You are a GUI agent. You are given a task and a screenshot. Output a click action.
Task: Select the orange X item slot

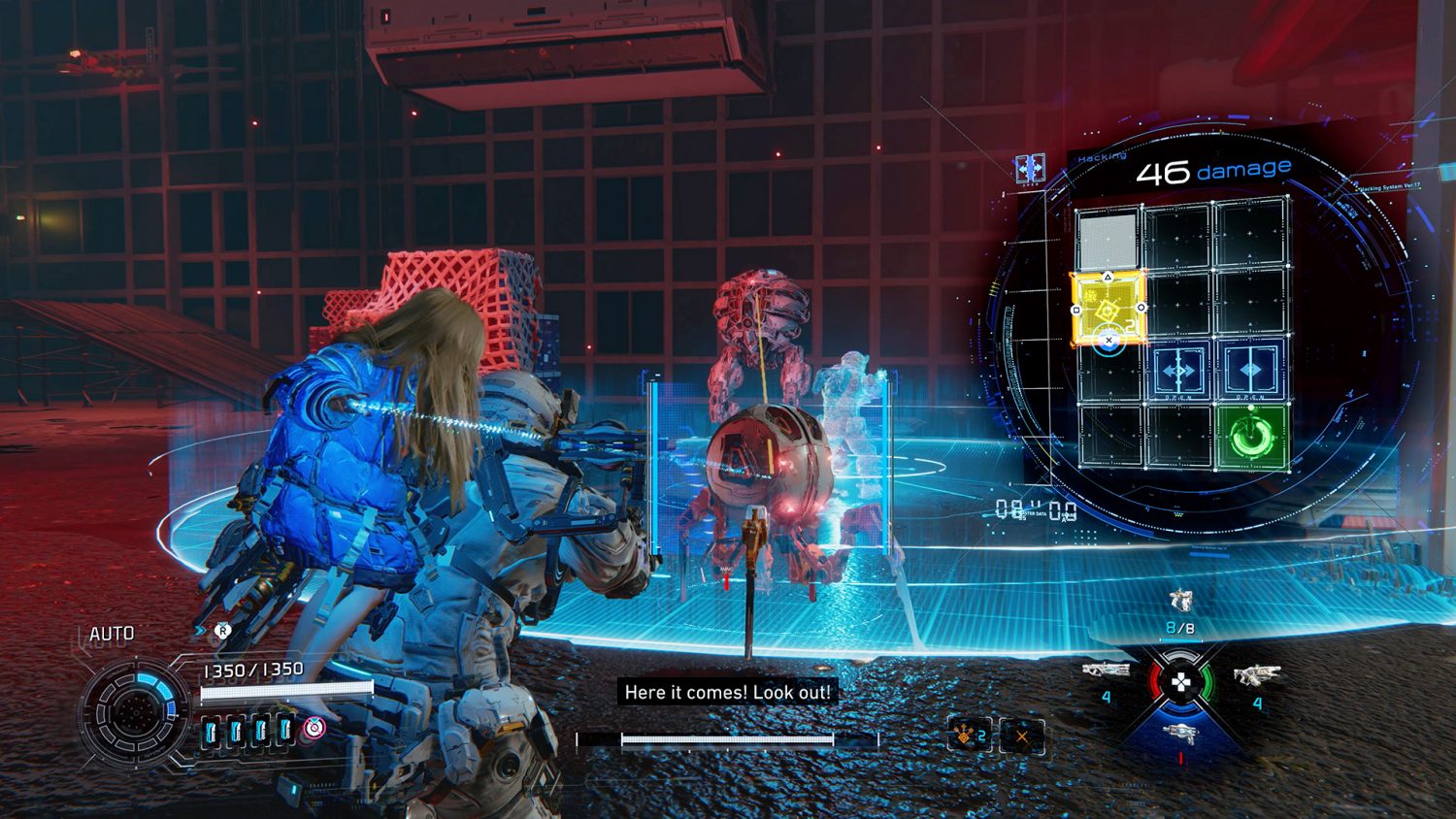tap(1021, 737)
